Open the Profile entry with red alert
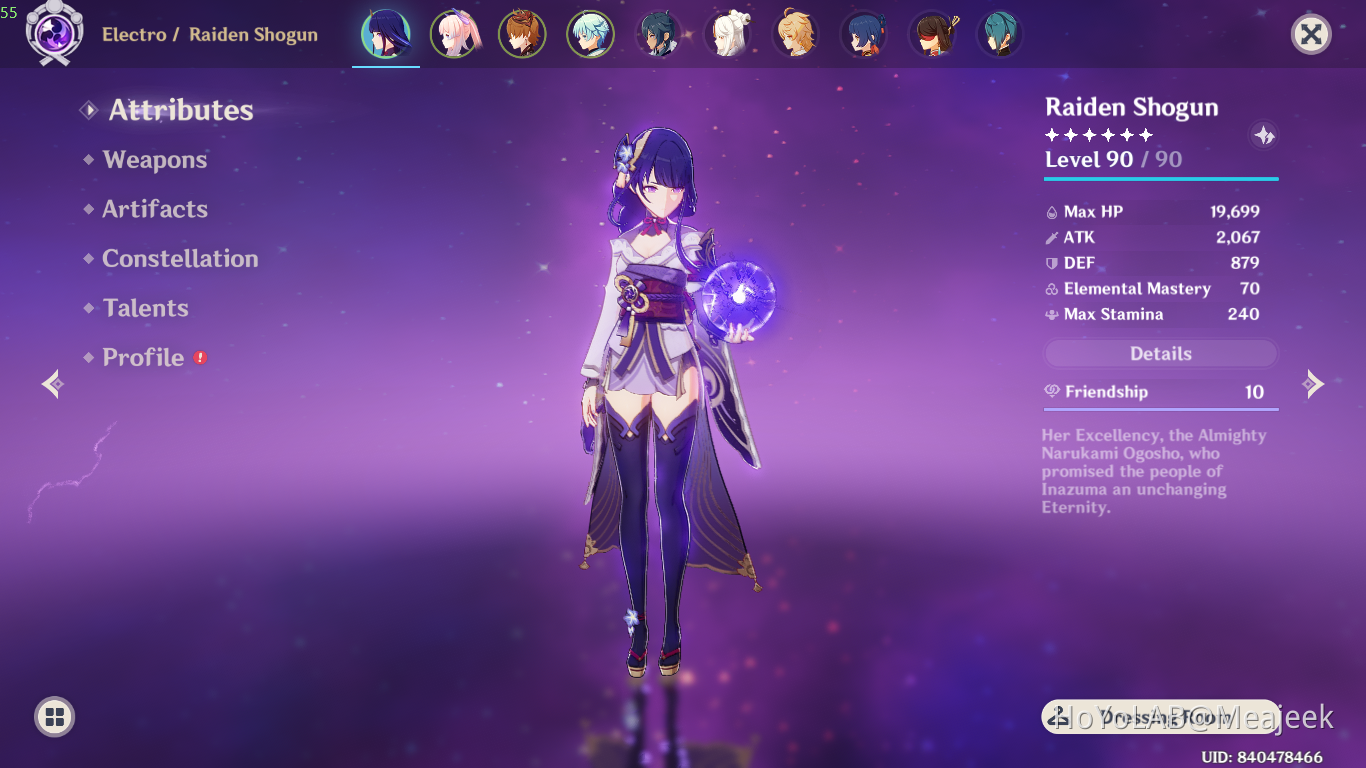Screen dimensions: 1366x768 click(x=144, y=358)
